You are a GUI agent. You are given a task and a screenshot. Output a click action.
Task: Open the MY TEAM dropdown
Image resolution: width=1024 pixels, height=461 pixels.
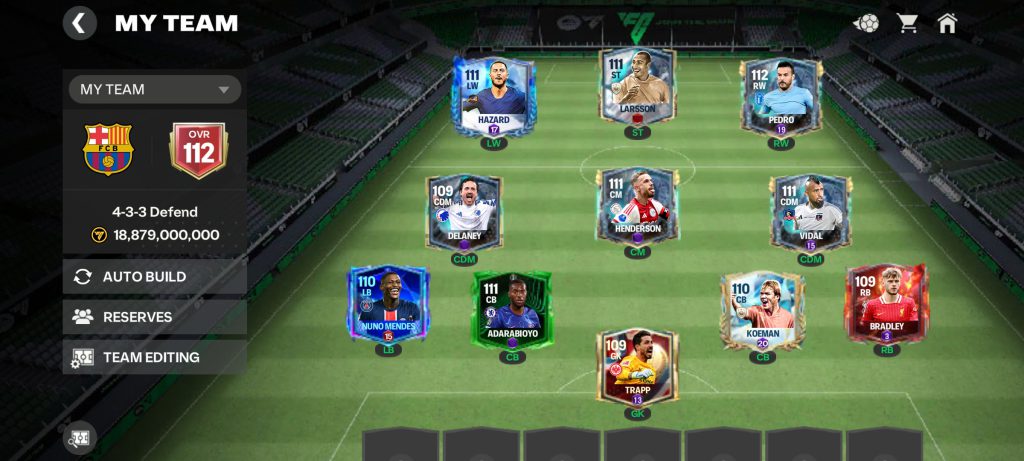(x=155, y=89)
